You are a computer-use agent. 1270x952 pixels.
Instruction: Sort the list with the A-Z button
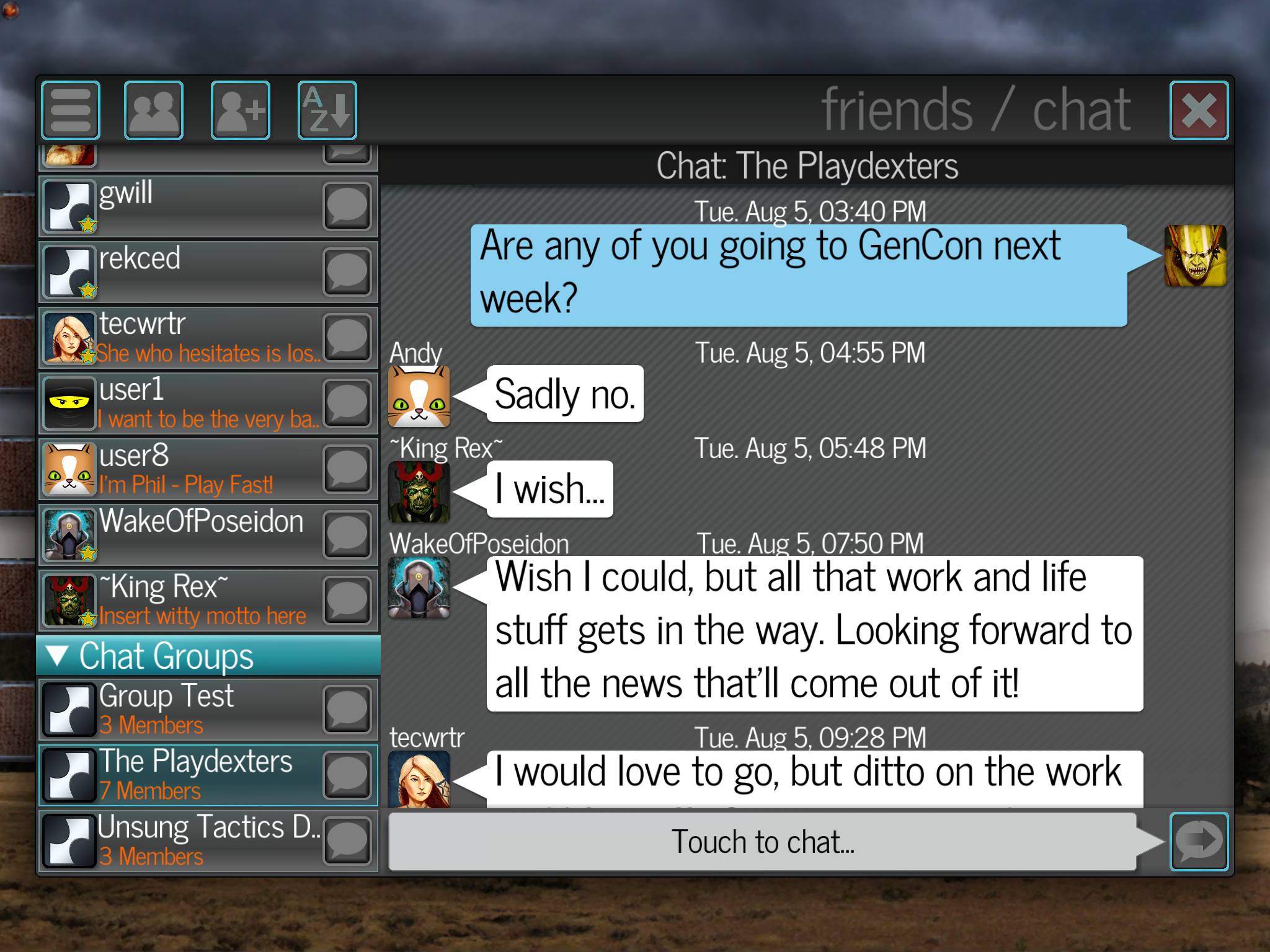[327, 111]
